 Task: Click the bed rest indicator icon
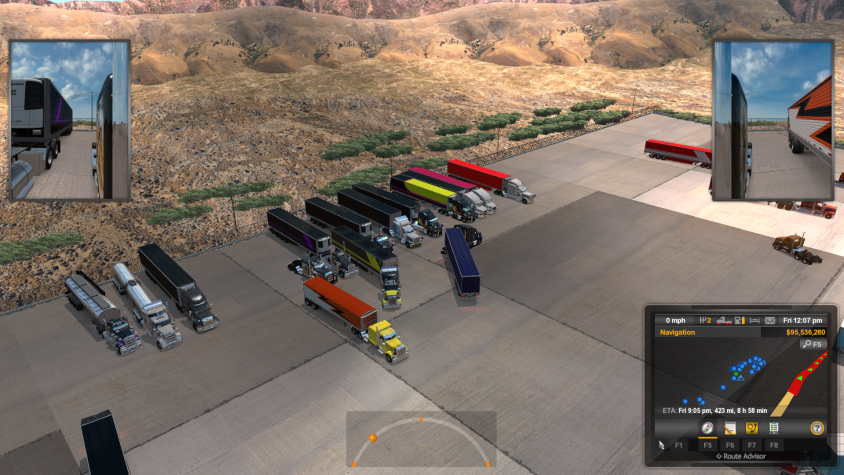754,320
